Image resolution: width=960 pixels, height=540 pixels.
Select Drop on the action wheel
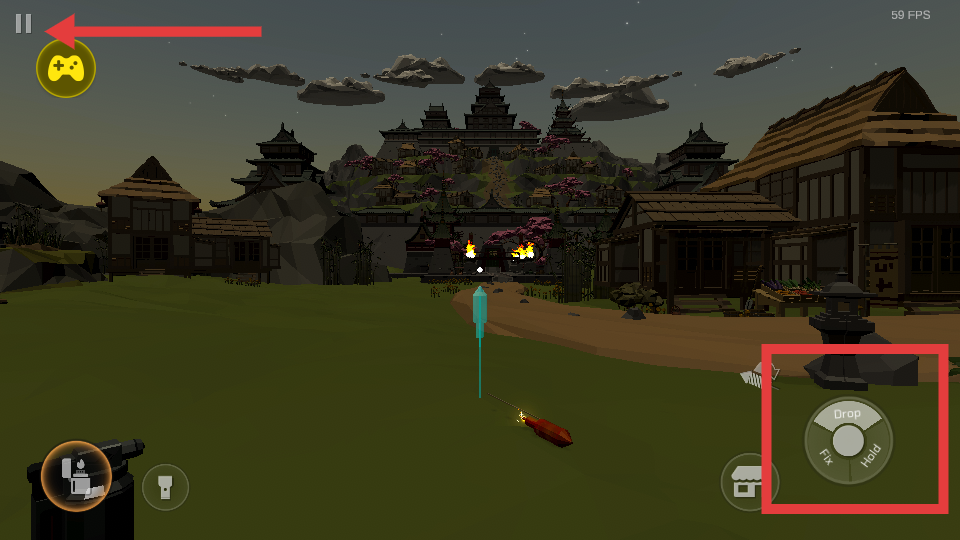point(847,413)
